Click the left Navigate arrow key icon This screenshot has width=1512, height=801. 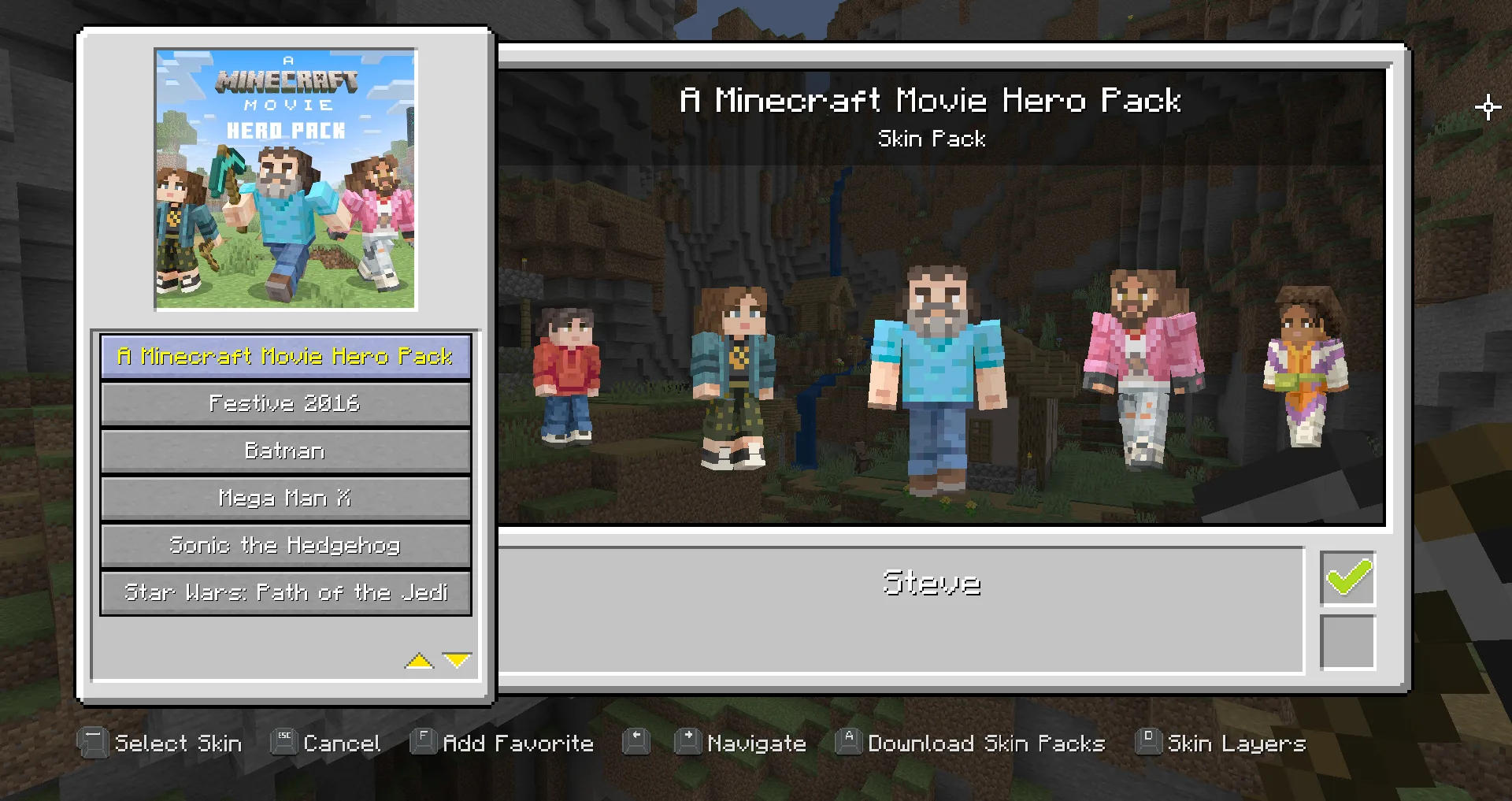(635, 741)
